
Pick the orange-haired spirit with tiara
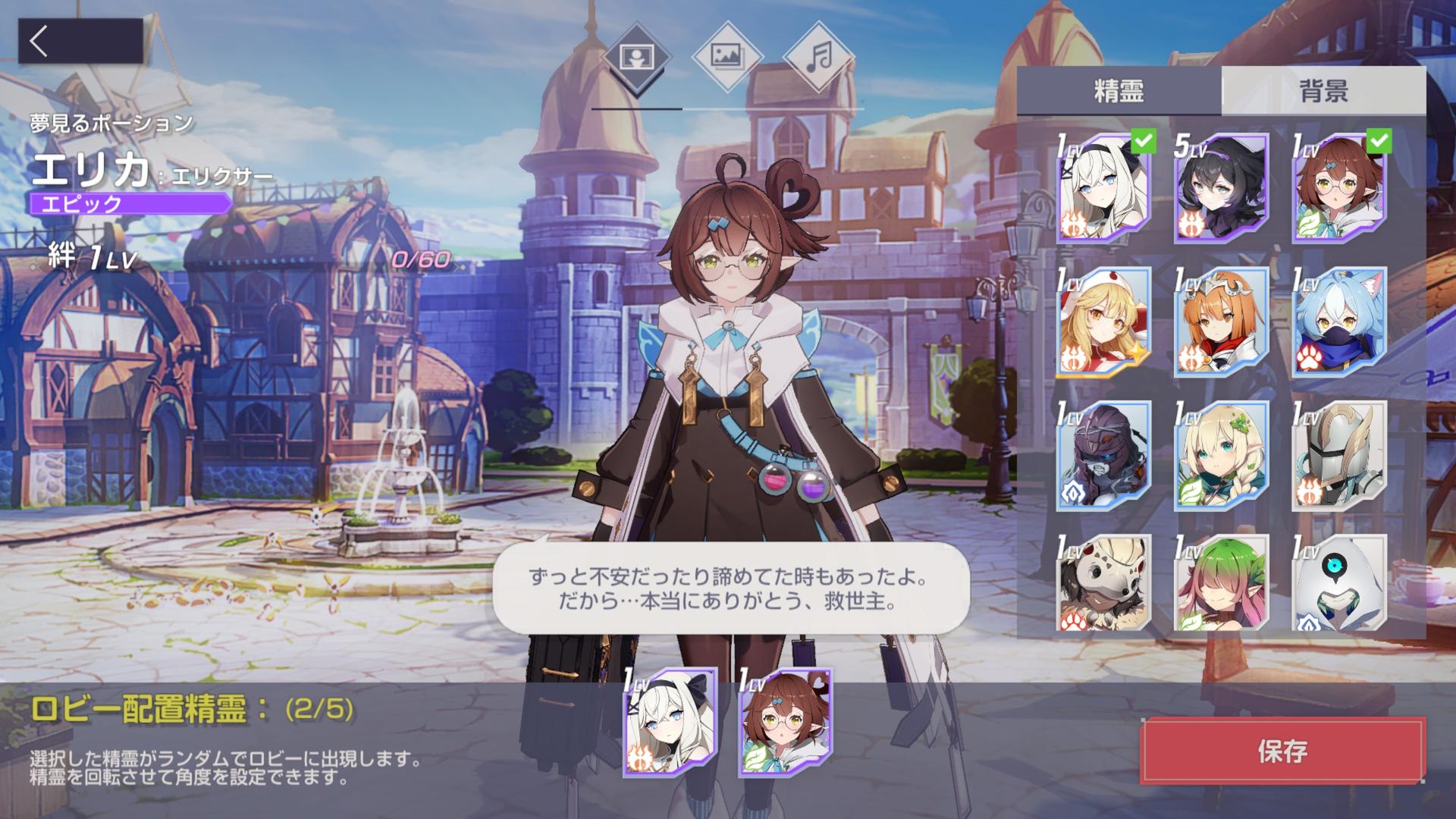1221,322
